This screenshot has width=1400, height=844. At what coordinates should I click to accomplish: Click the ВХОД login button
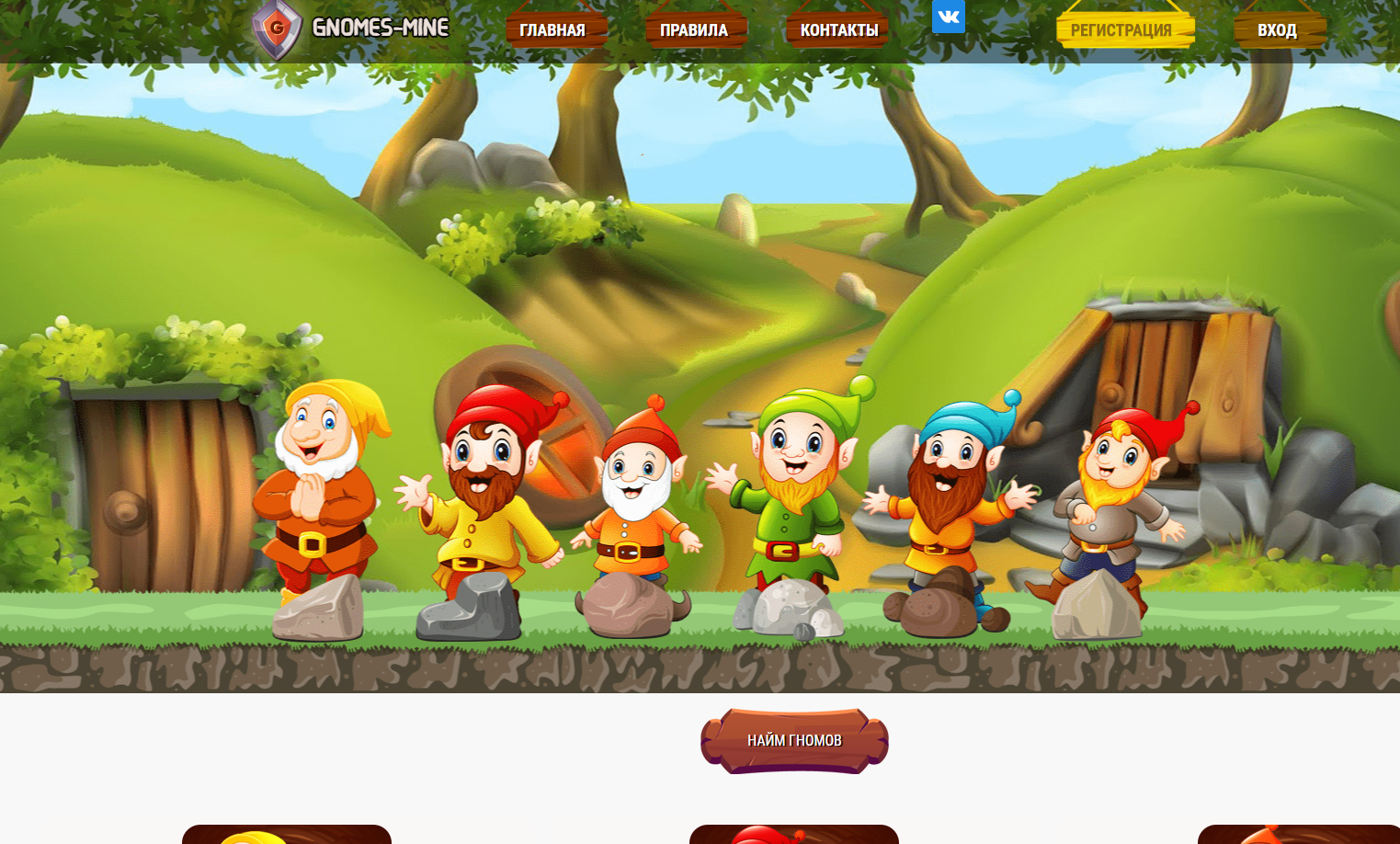coord(1277,29)
